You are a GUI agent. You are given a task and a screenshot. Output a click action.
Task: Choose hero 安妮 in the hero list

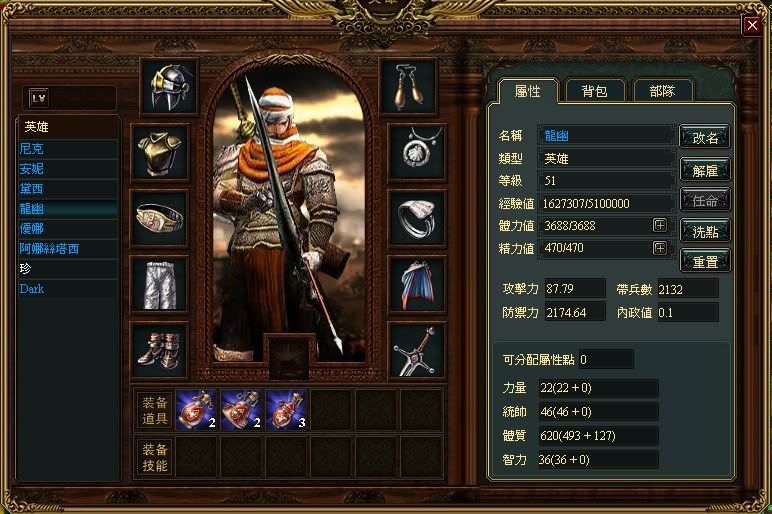click(x=32, y=168)
